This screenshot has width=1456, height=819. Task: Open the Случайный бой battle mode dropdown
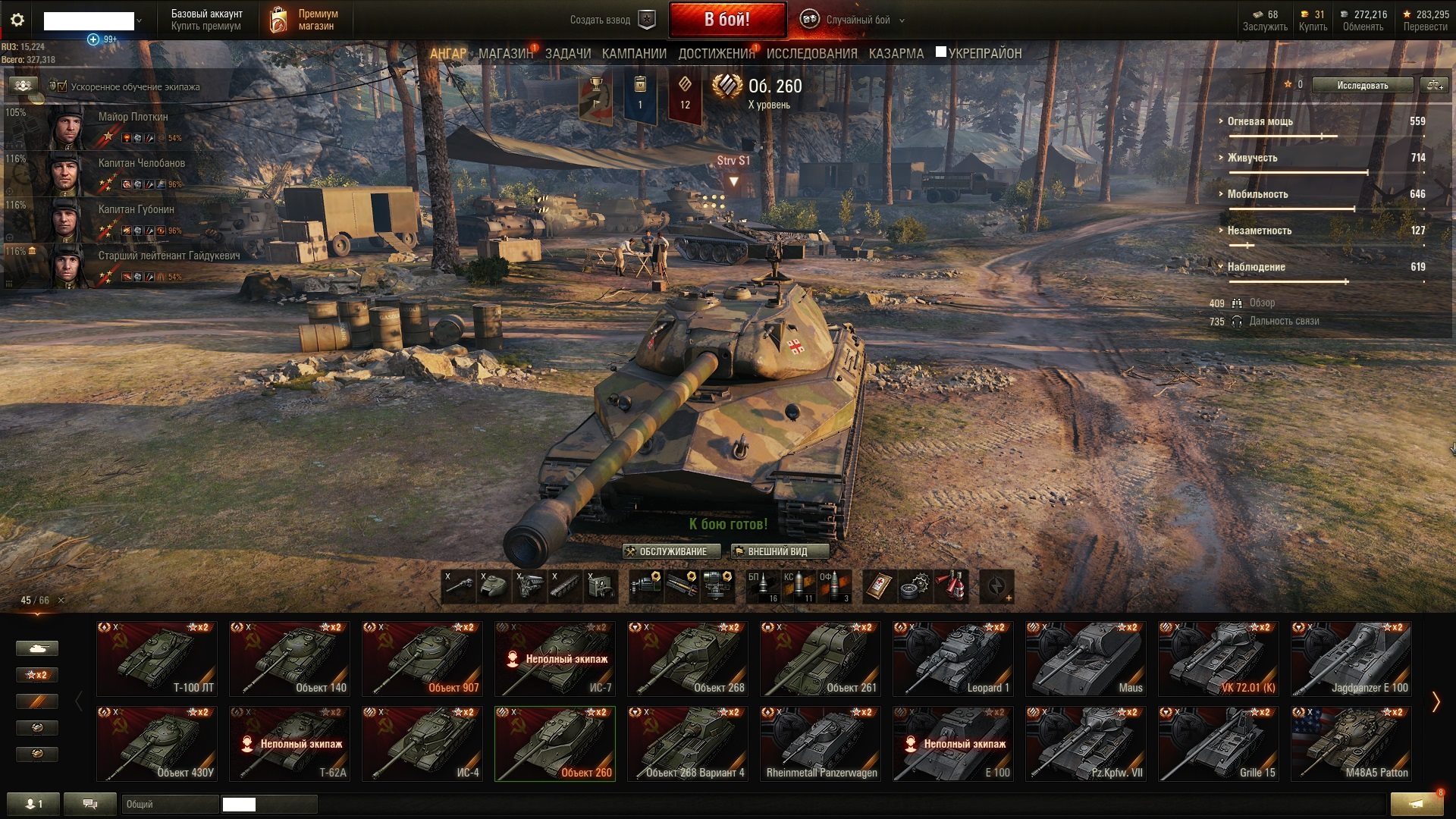[x=857, y=20]
